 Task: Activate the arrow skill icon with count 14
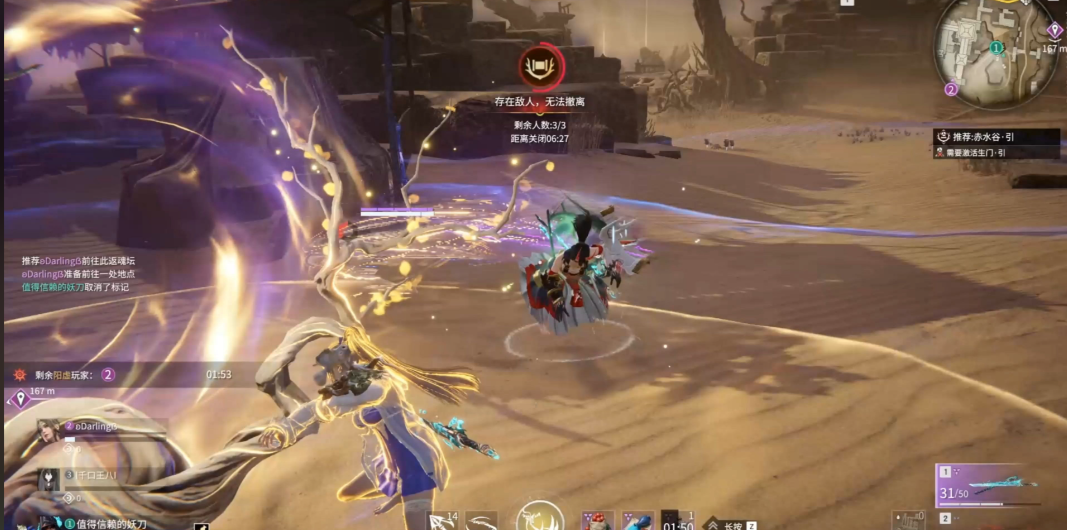pyautogui.click(x=441, y=520)
